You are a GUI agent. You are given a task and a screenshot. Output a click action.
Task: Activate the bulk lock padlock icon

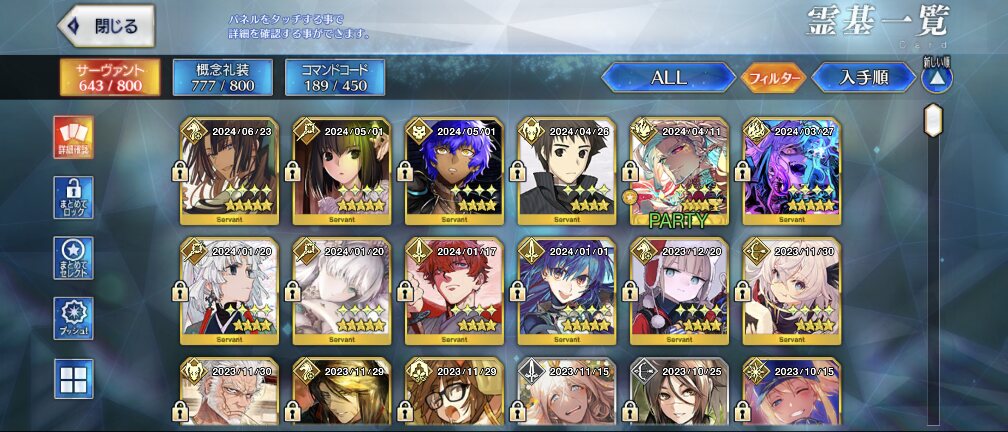pos(74,197)
